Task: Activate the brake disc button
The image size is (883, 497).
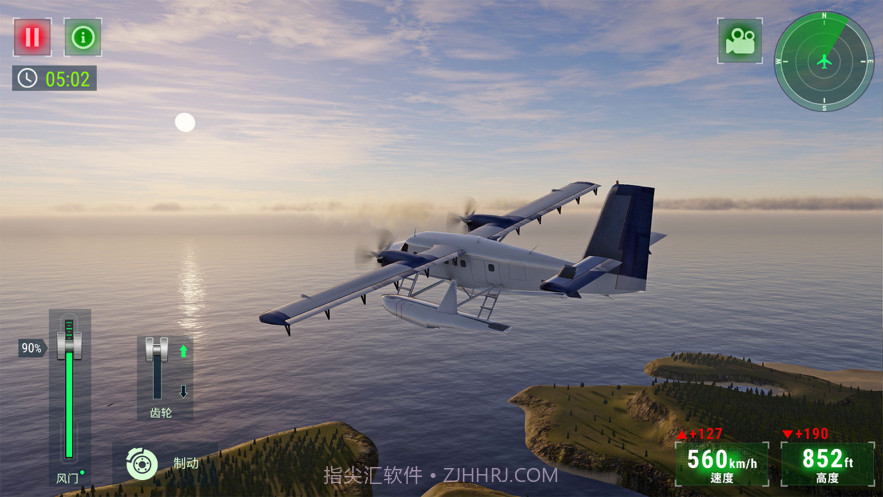Action: click(142, 464)
